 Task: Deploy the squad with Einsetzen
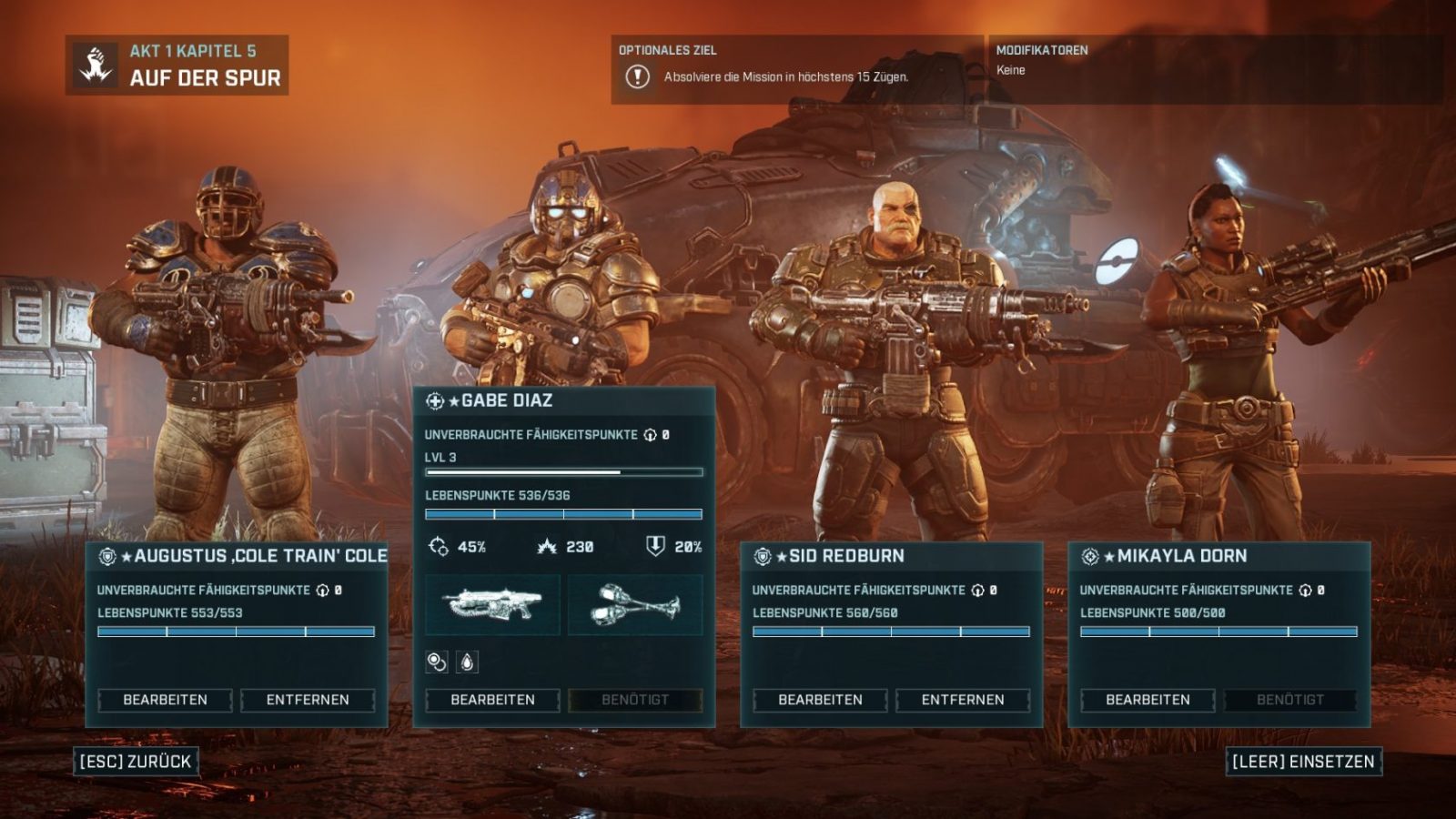[x=1303, y=762]
